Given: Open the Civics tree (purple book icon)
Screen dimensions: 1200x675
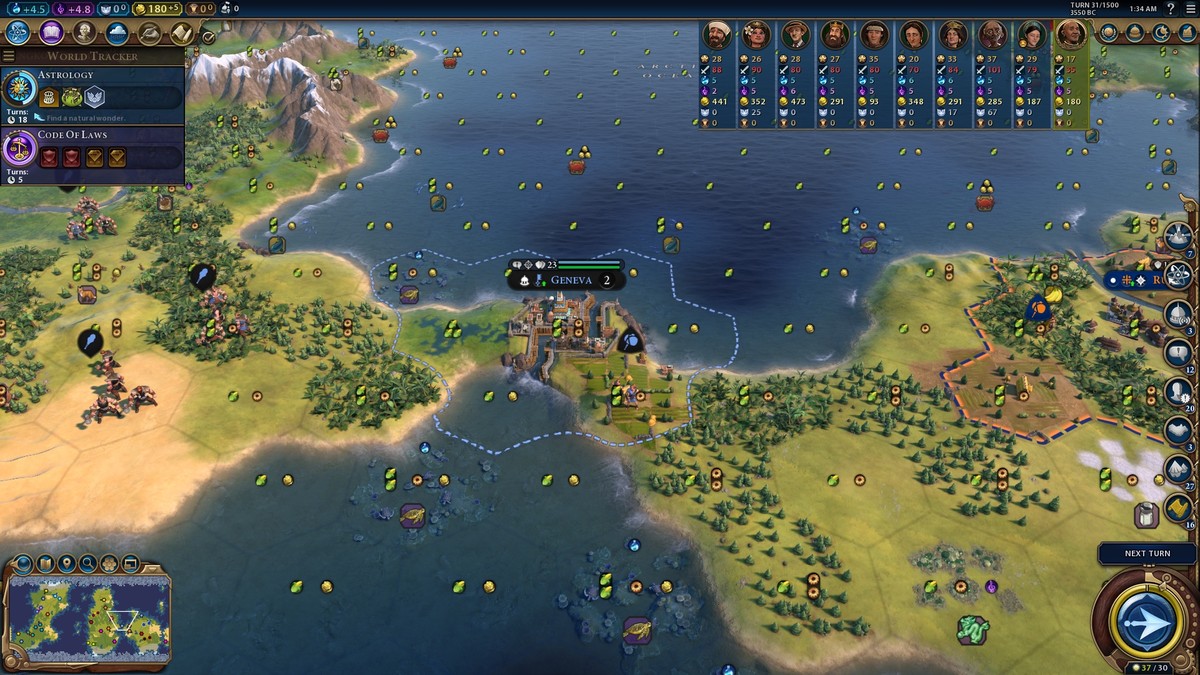Looking at the screenshot, I should click(51, 32).
